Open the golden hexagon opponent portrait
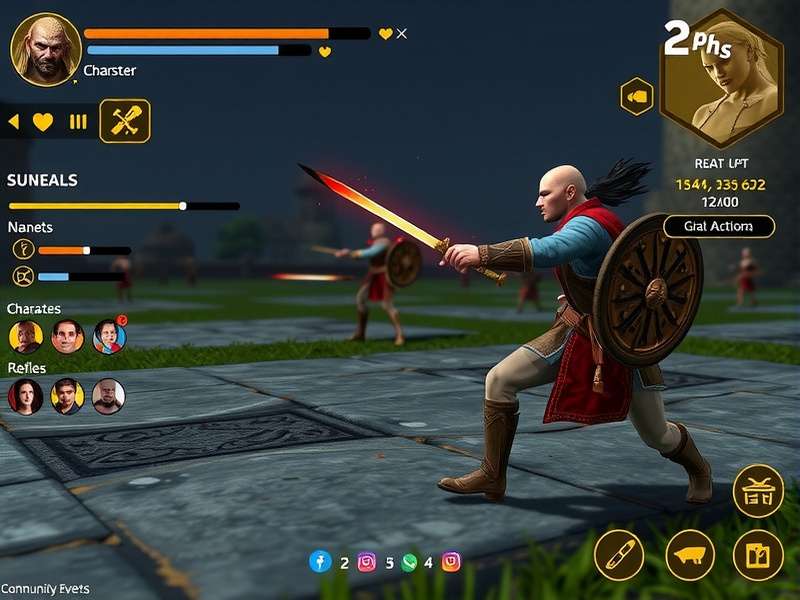Screen dimensions: 800x600 tap(721, 79)
